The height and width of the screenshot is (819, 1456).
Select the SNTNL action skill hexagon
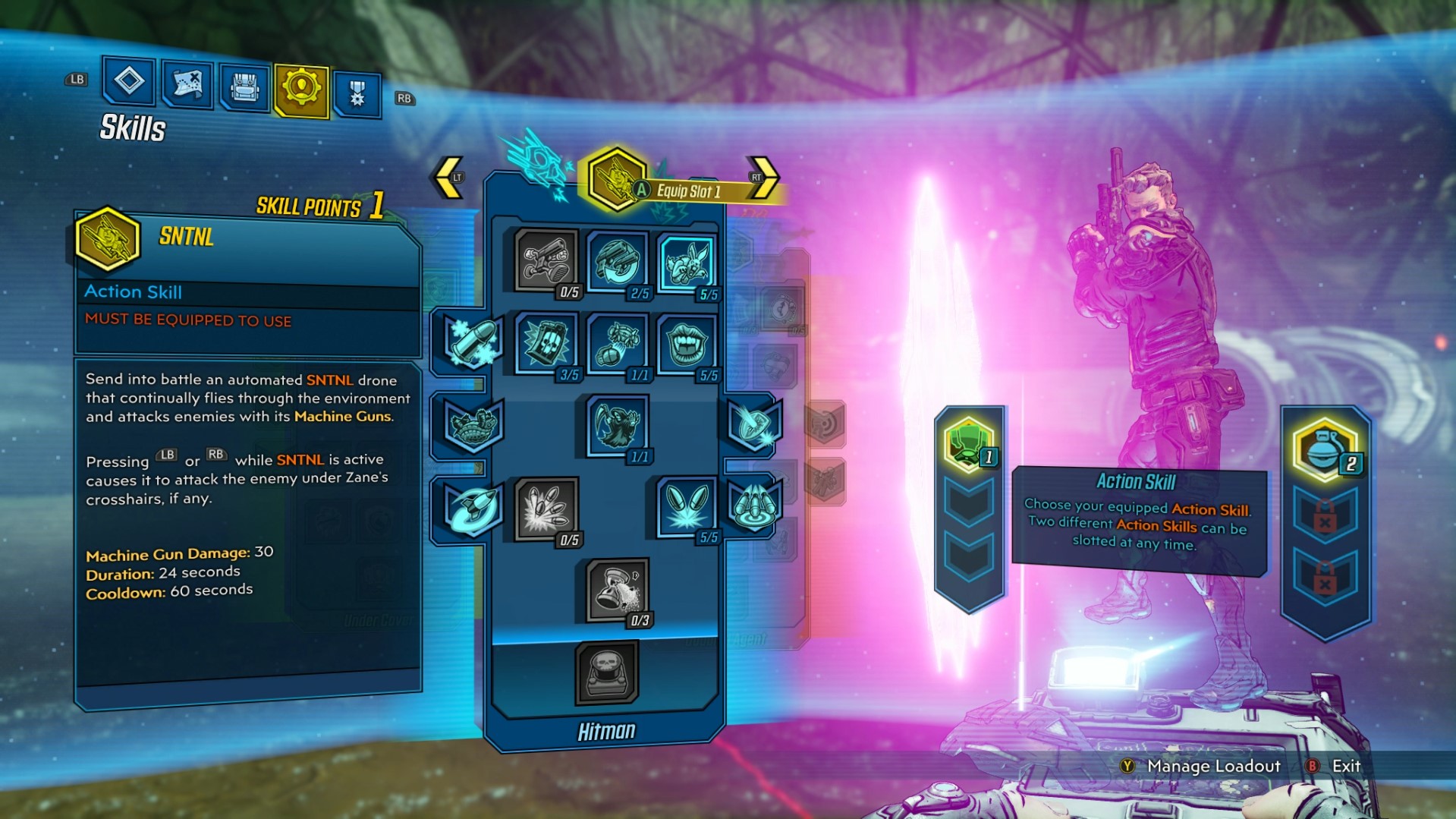(616, 179)
